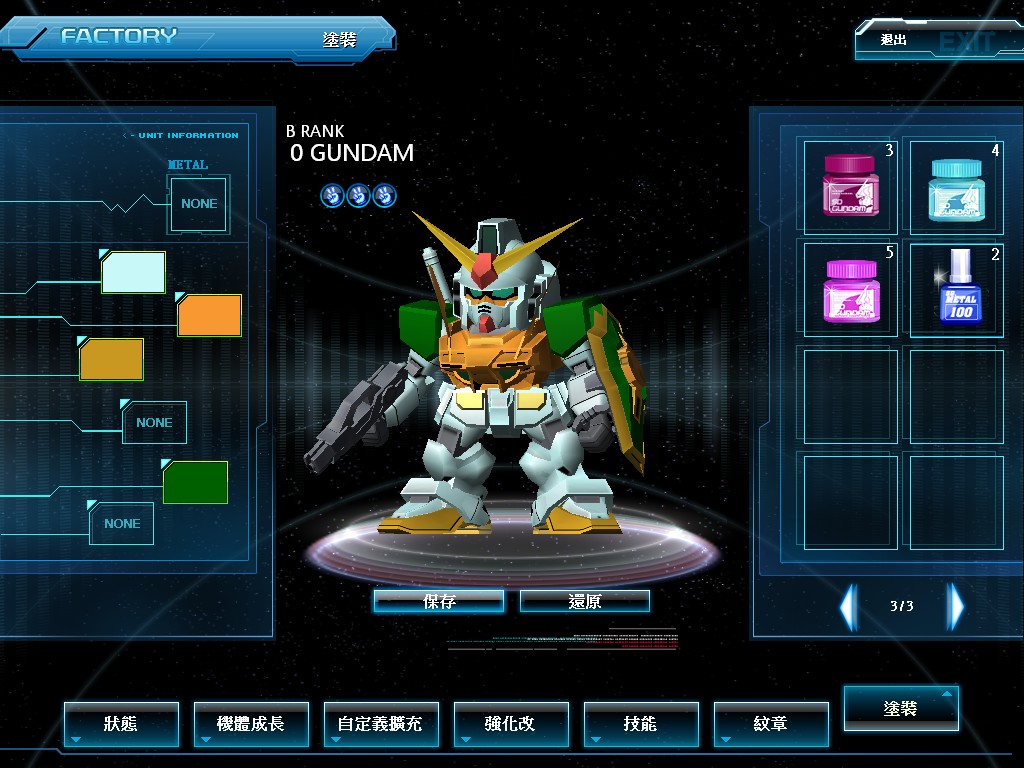
Task: Choose the cyan paint jar
Action: click(956, 186)
